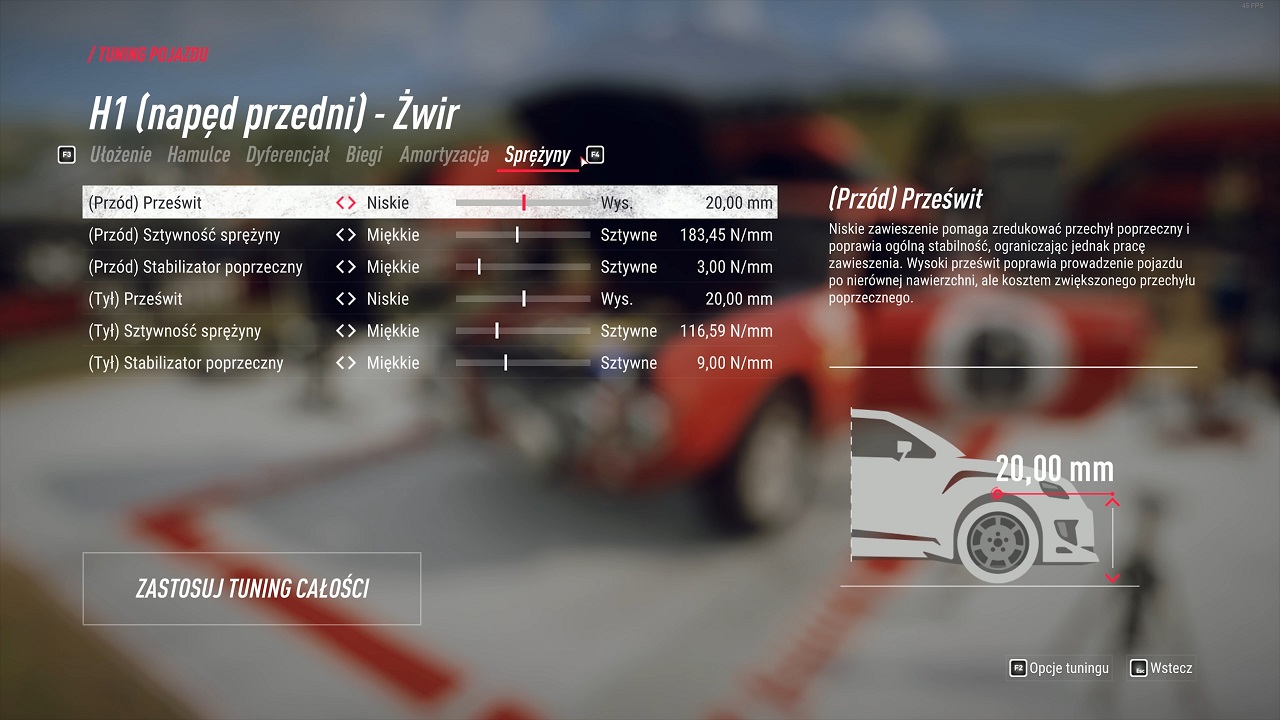
Task: Switch to the Ułożenie tab
Action: point(120,155)
